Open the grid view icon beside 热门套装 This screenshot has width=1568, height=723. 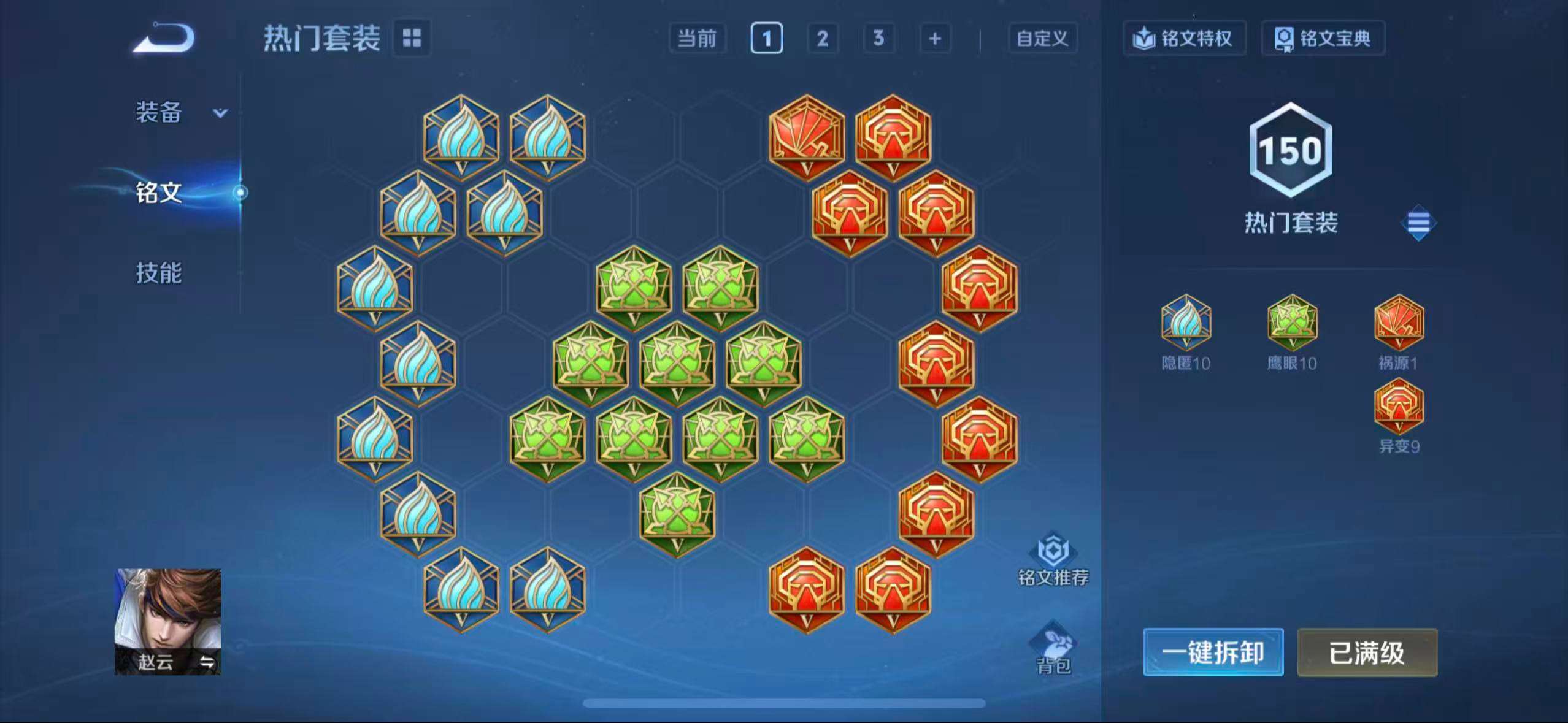(413, 38)
